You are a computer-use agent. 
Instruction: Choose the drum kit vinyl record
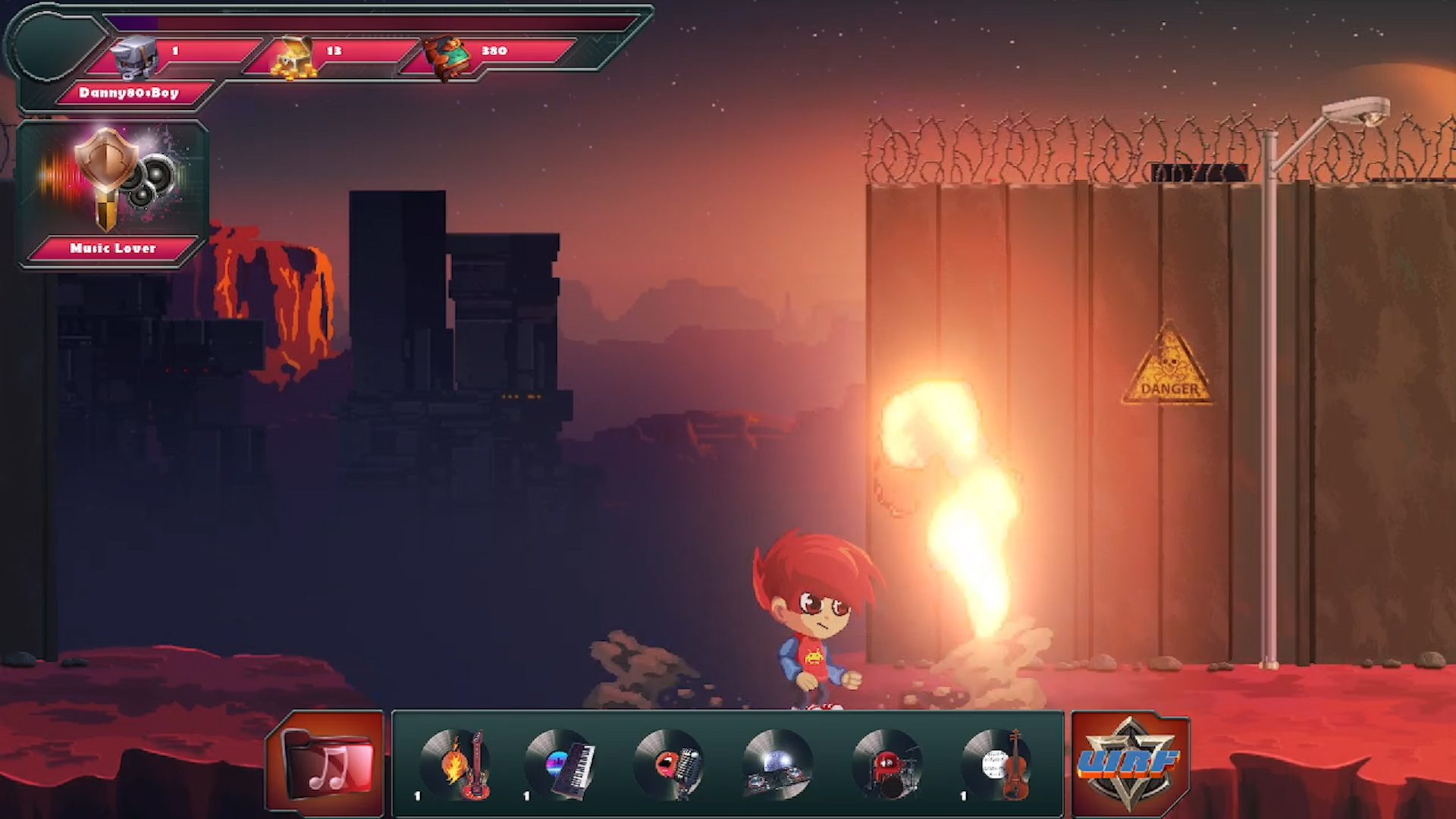click(886, 764)
